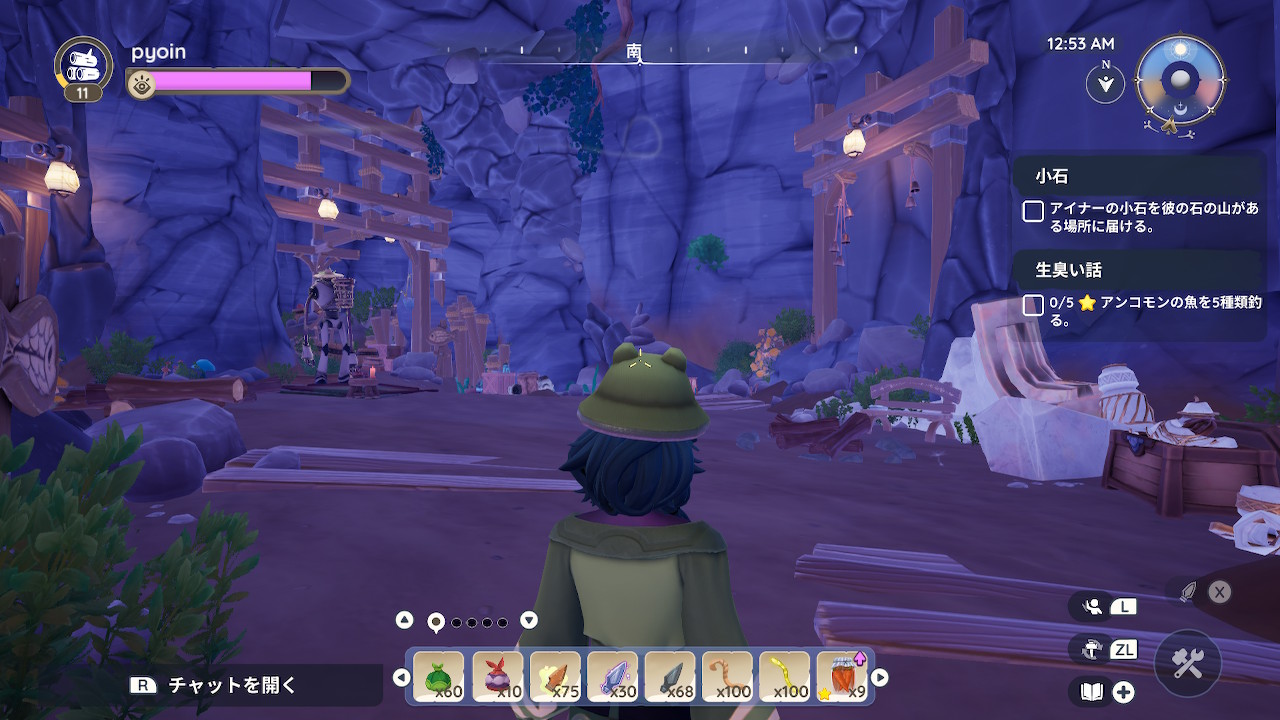Select the yellow glow worm slot

785,676
